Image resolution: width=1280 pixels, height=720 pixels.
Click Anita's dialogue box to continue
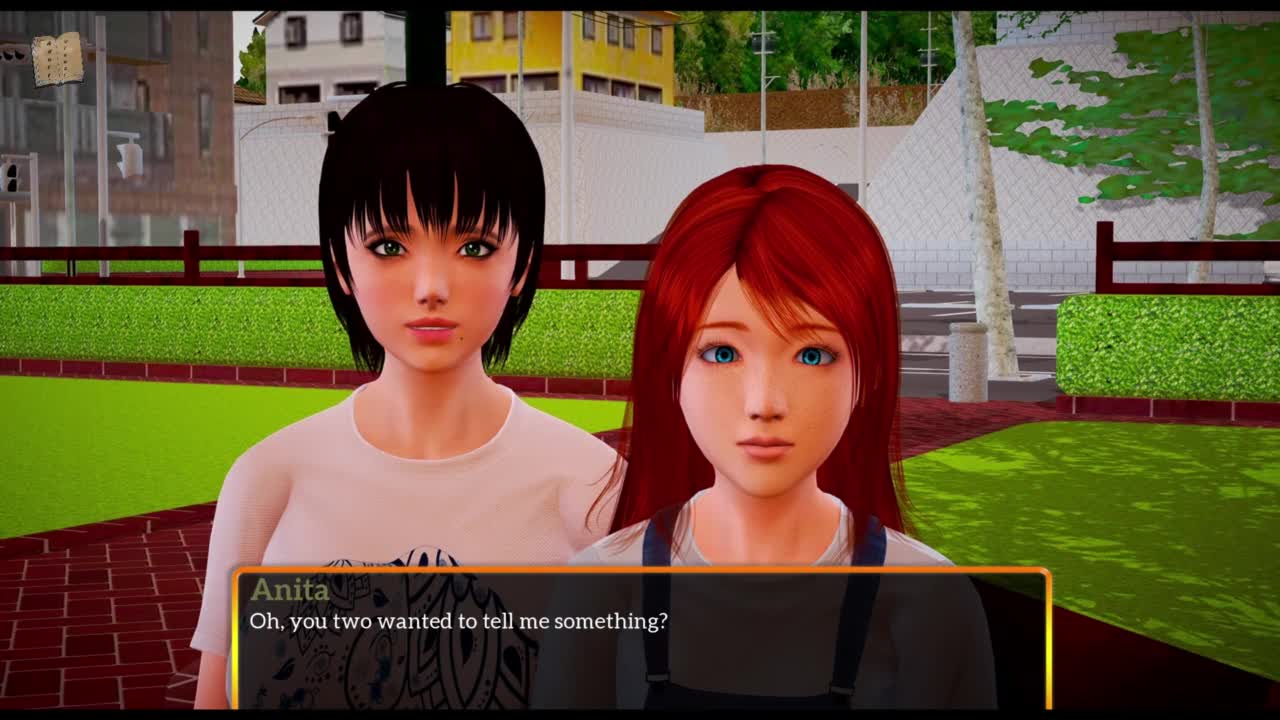(x=640, y=637)
